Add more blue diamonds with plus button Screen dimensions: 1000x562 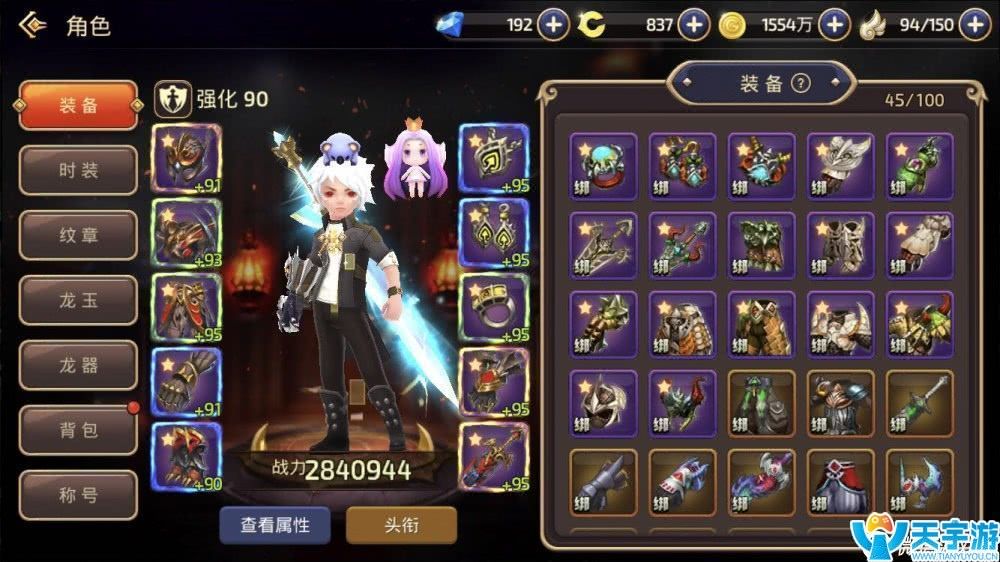click(x=553, y=25)
